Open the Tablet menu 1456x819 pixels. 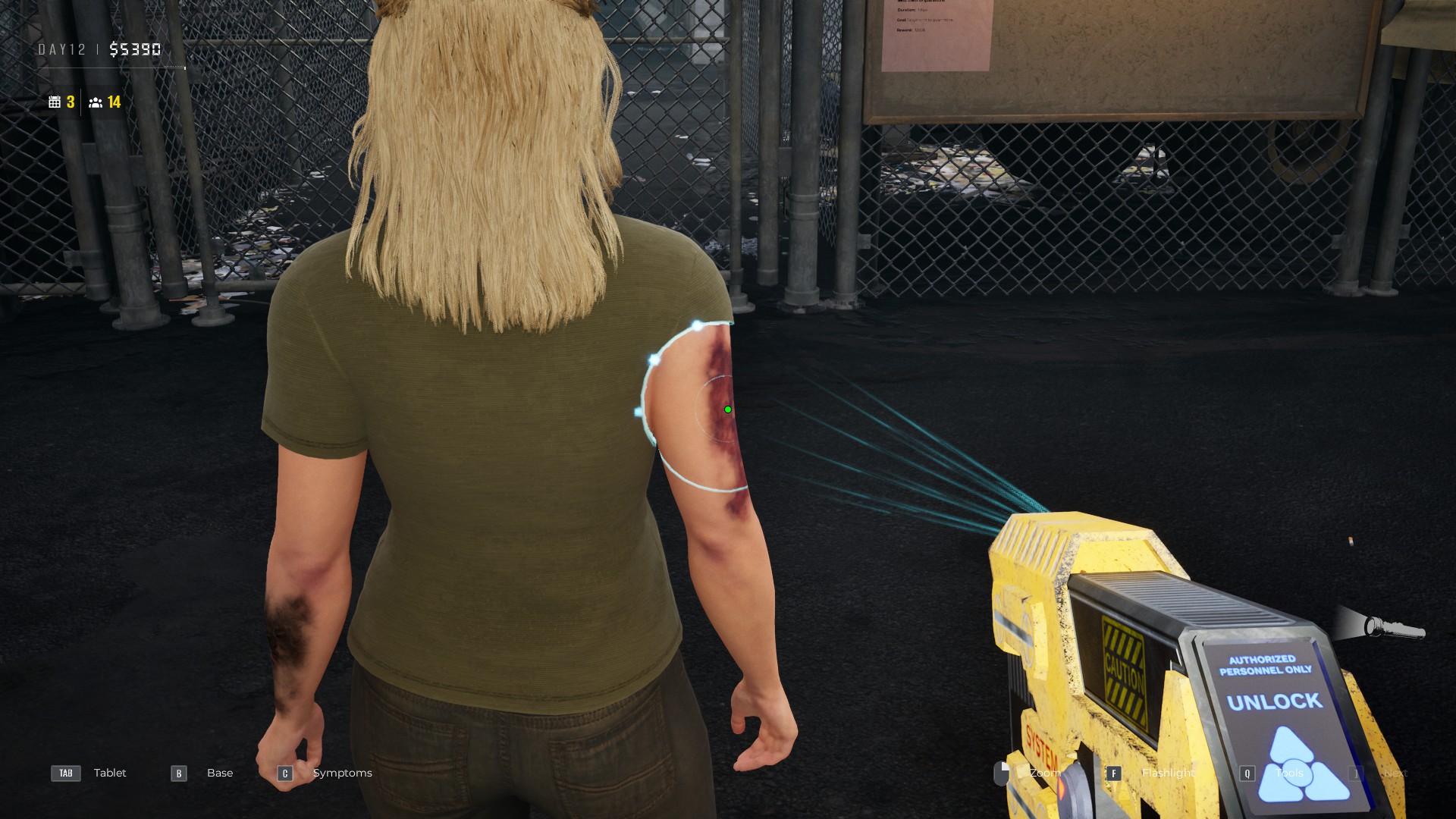110,773
